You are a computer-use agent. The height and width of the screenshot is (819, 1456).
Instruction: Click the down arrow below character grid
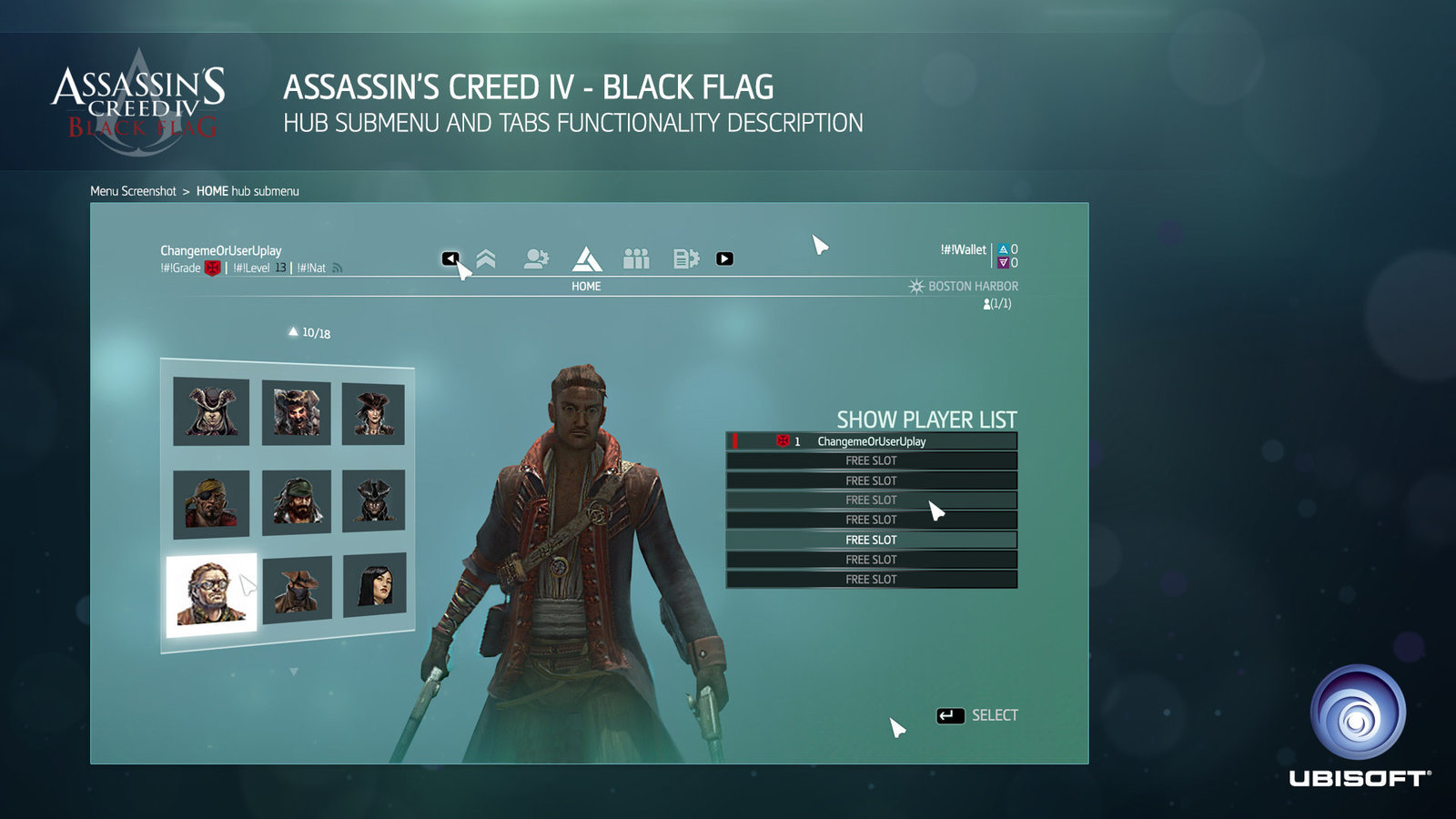point(293,672)
